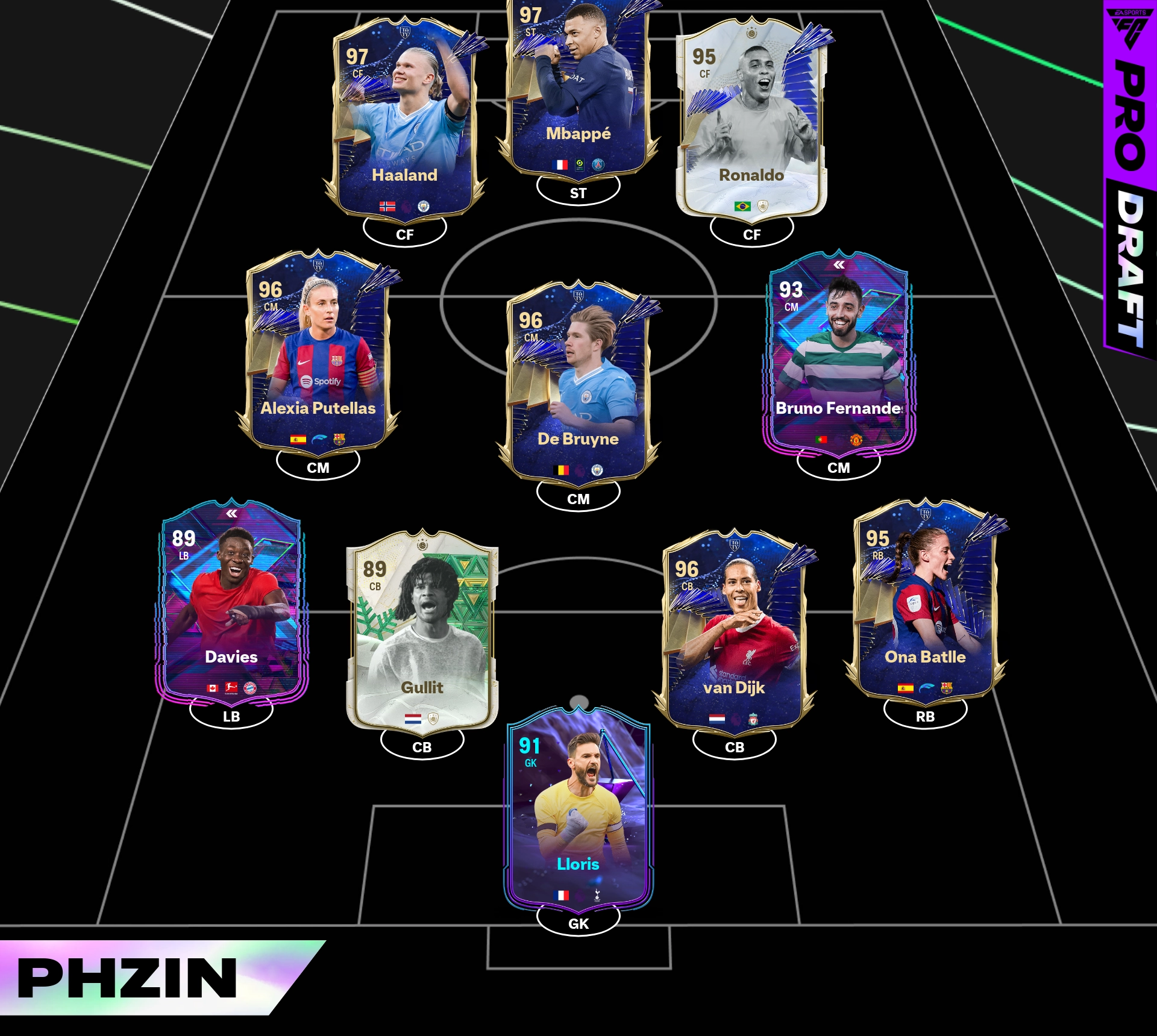Click the France flag on Mbappé's card
Screen dimensions: 1157x1036
[560, 164]
